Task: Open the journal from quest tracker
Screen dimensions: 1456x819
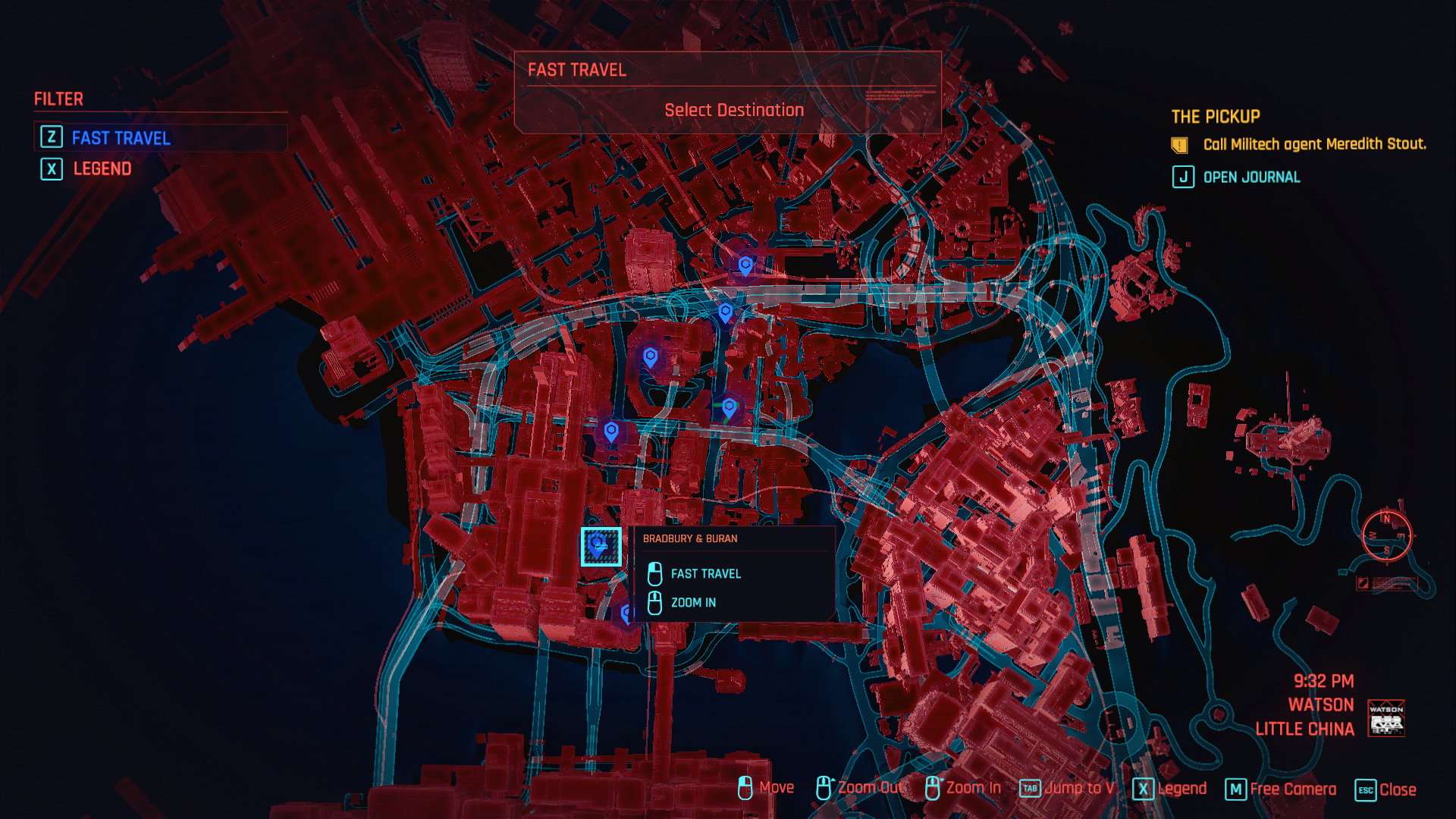Action: click(x=1250, y=177)
